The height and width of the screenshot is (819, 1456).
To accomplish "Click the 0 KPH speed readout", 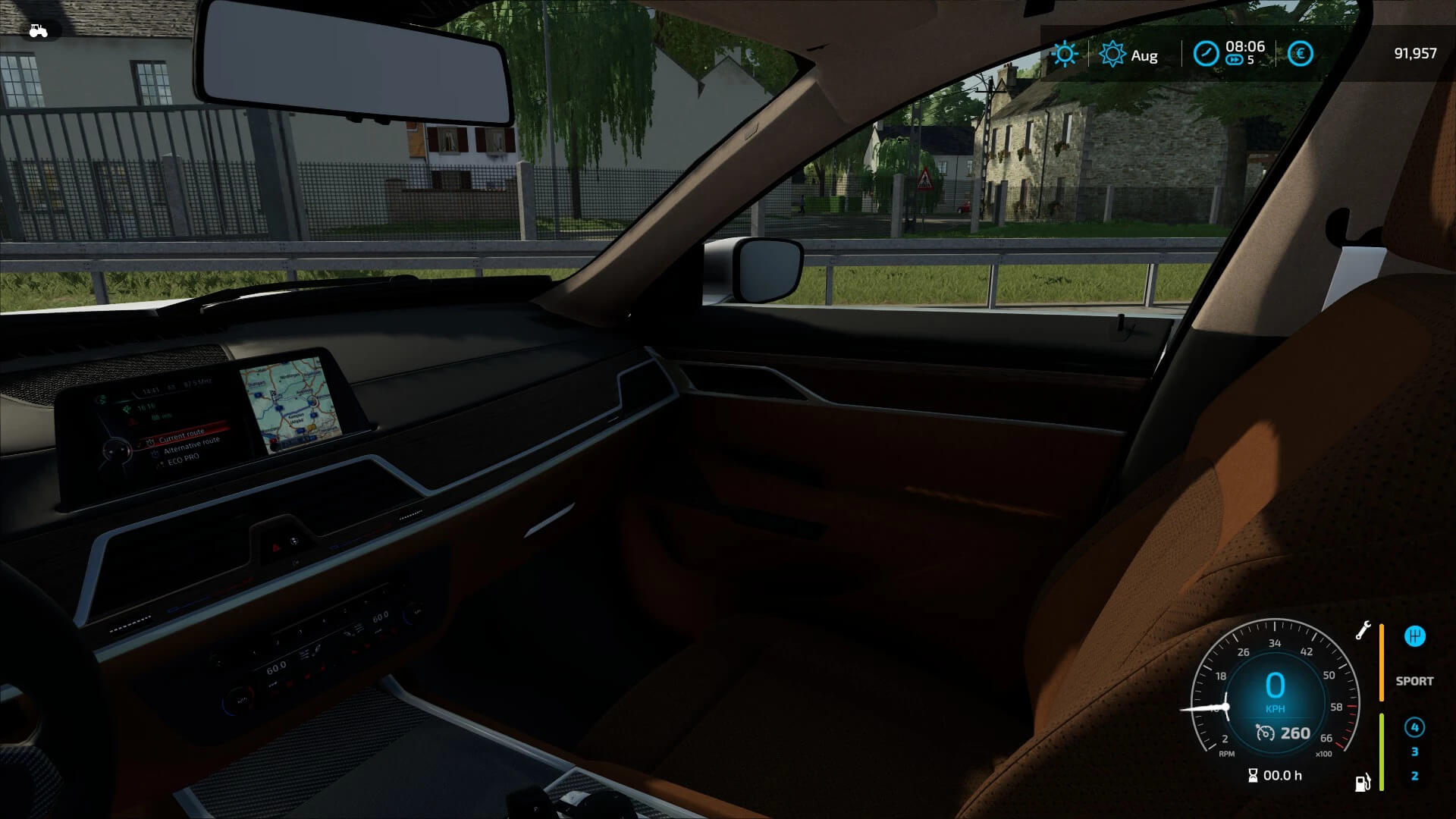I will pyautogui.click(x=1276, y=689).
